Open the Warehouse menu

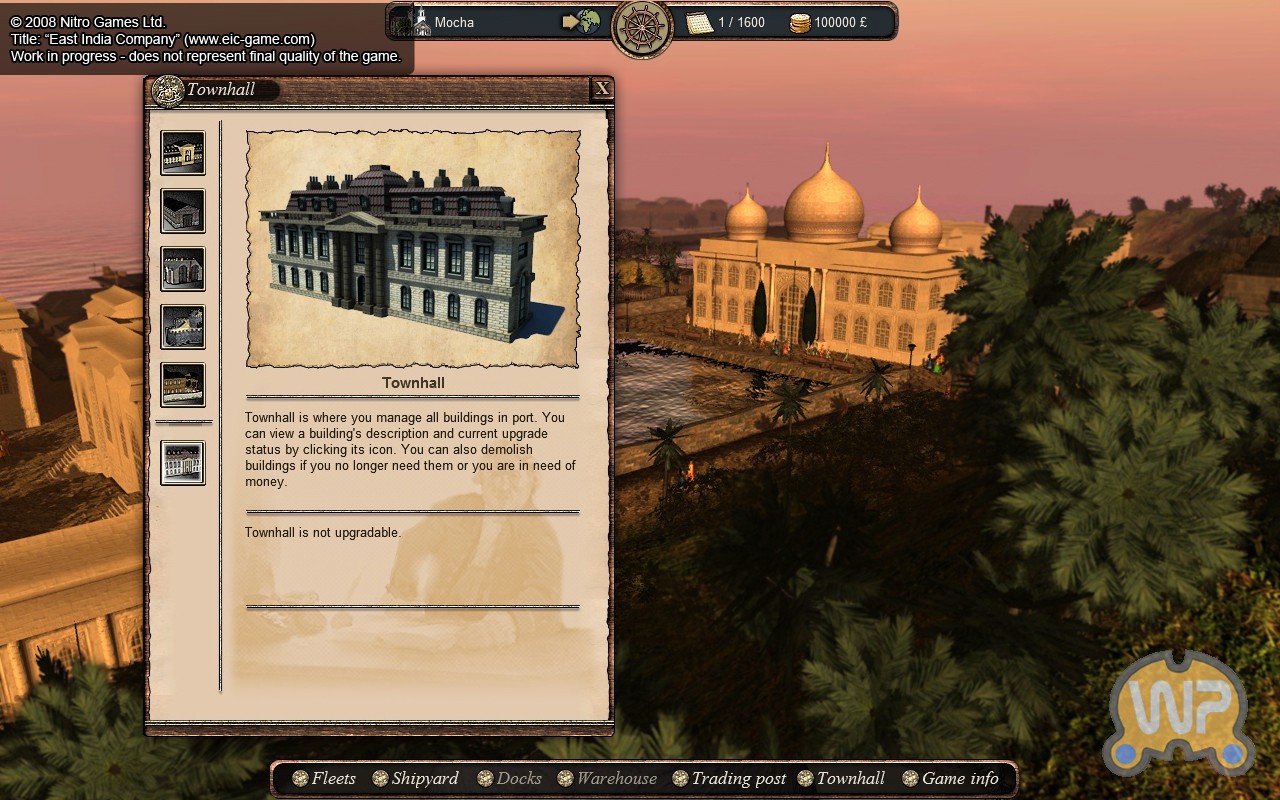tap(607, 778)
